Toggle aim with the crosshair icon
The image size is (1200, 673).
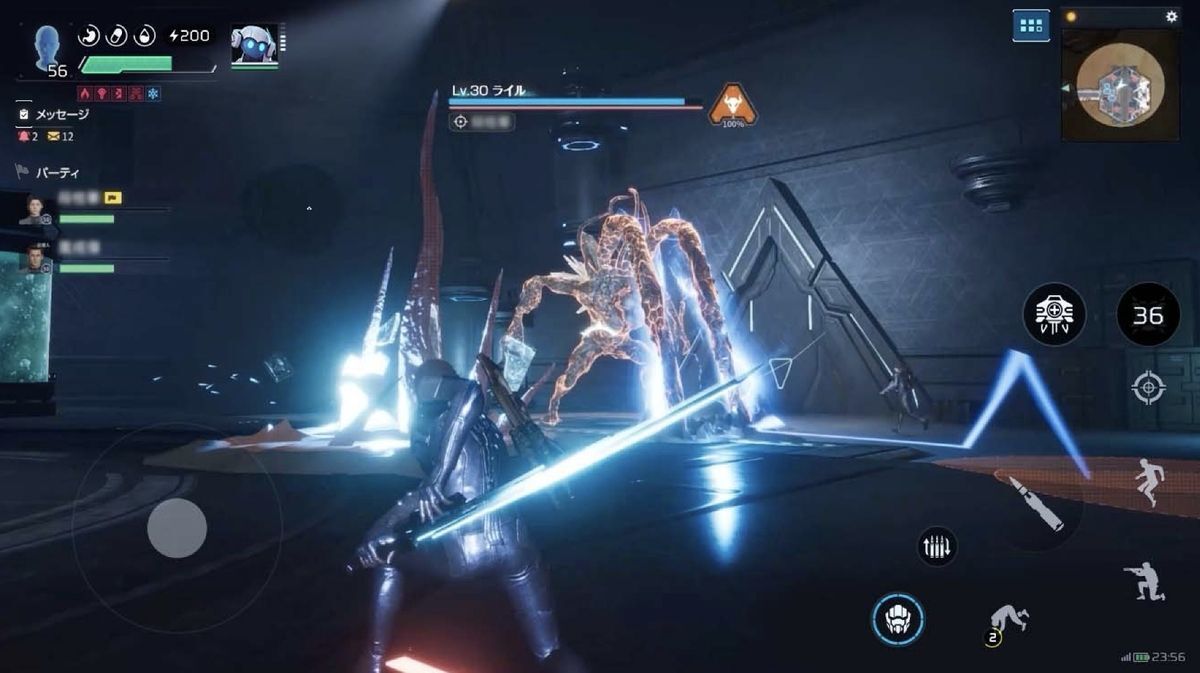click(x=1147, y=388)
